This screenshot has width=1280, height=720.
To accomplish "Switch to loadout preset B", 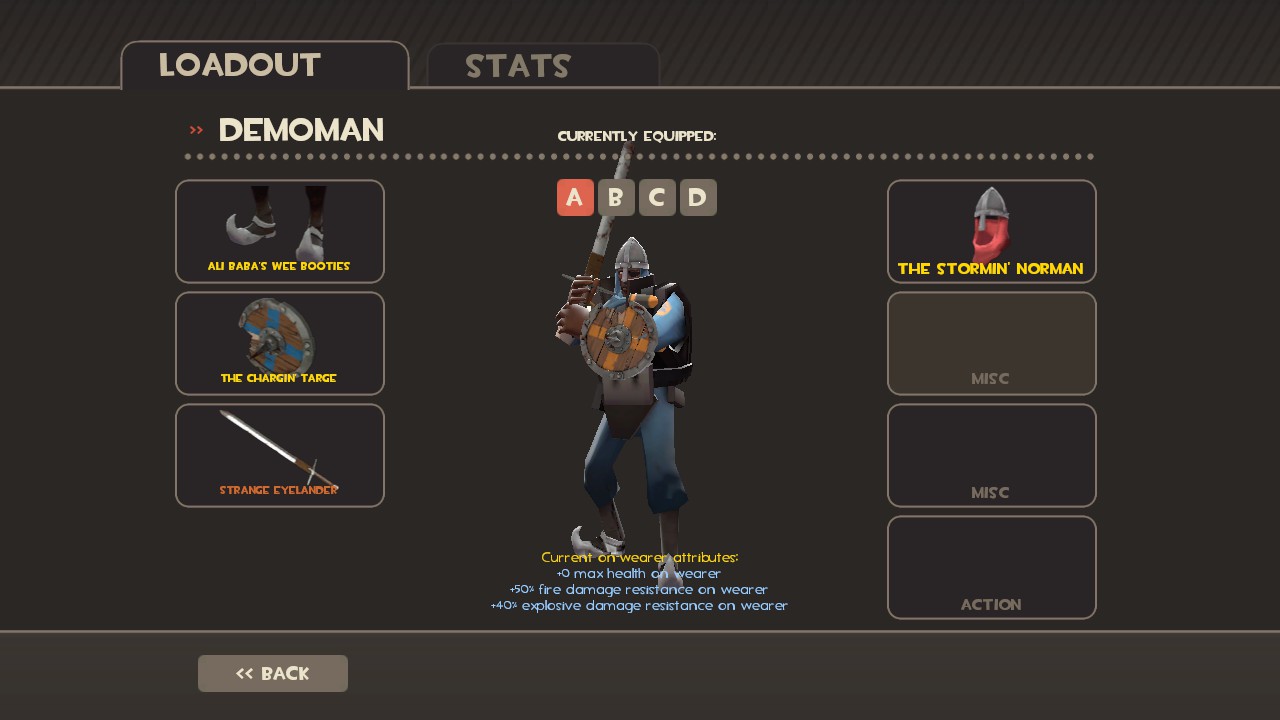I will coord(616,198).
